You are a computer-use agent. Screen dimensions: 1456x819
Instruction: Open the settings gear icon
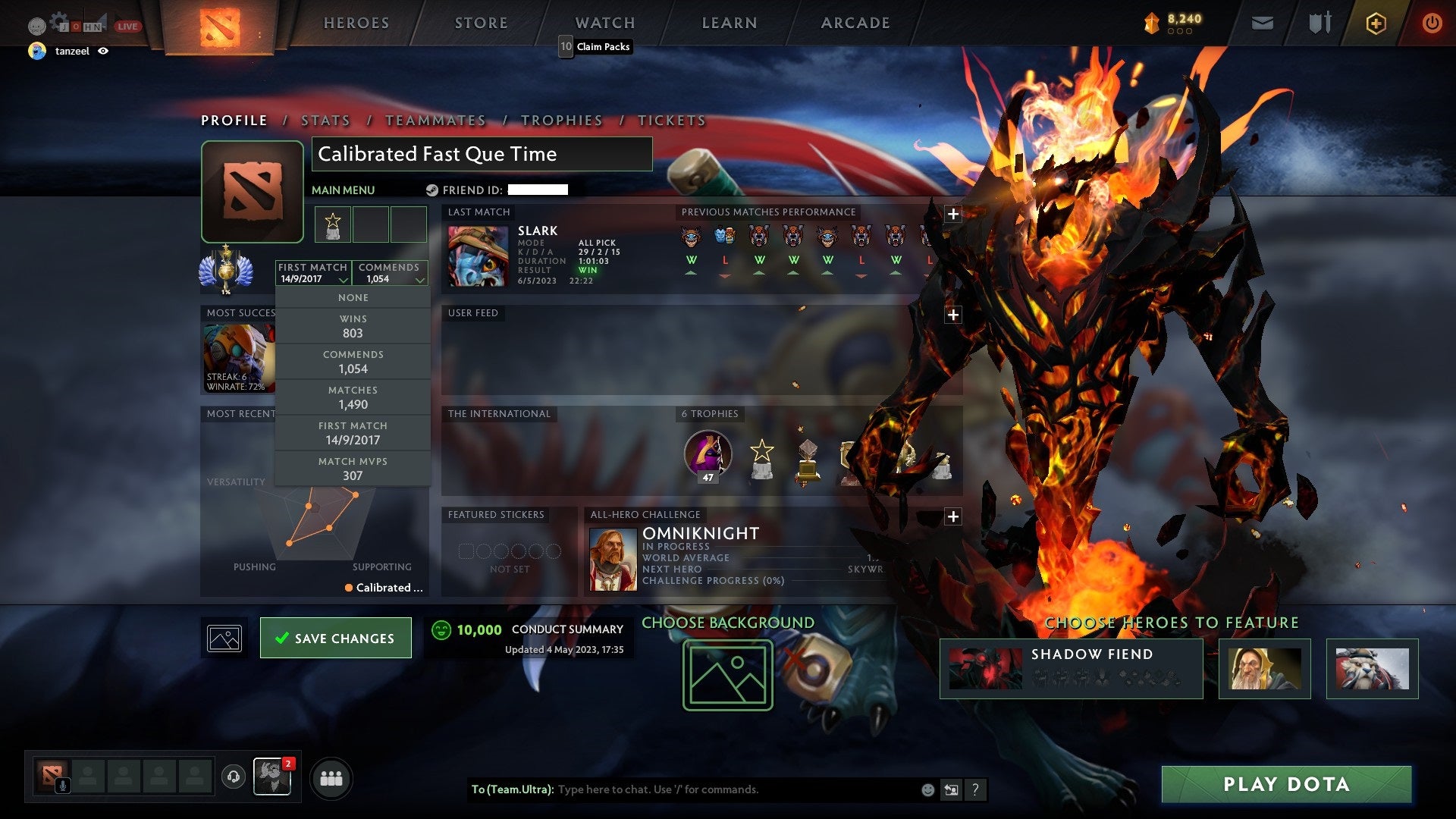click(x=58, y=21)
